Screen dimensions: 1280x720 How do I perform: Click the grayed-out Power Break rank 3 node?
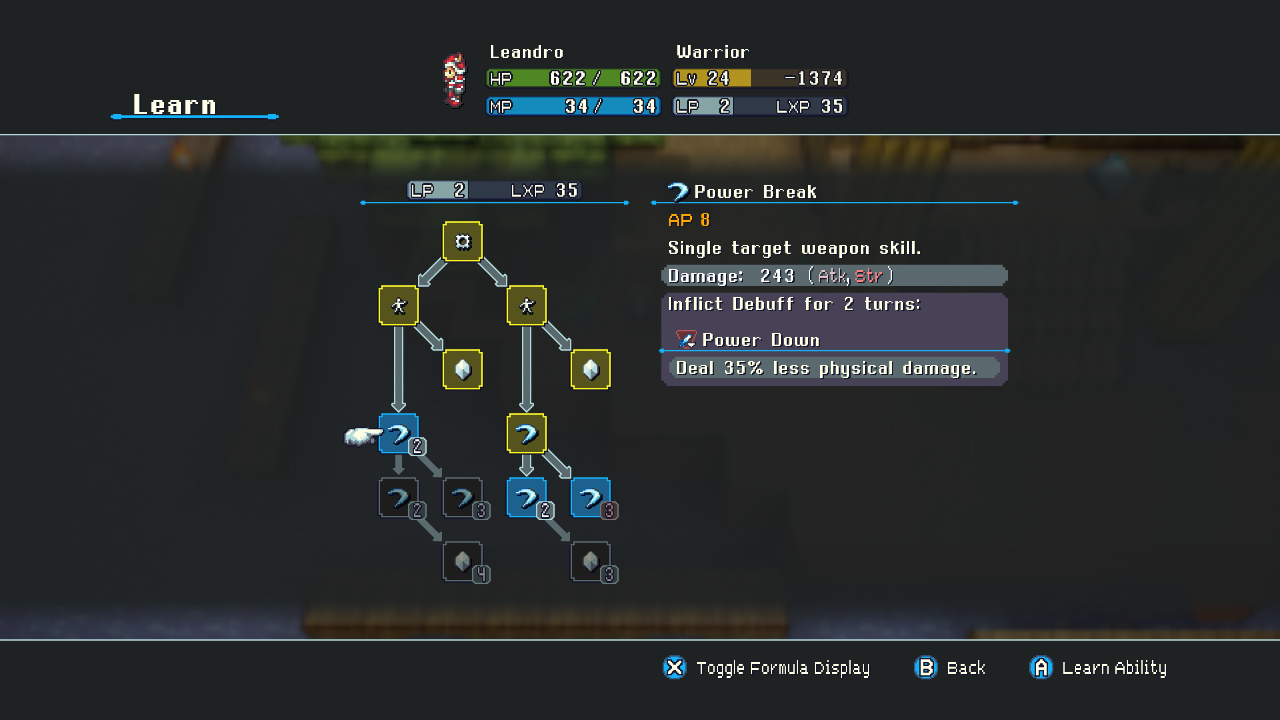tap(464, 497)
